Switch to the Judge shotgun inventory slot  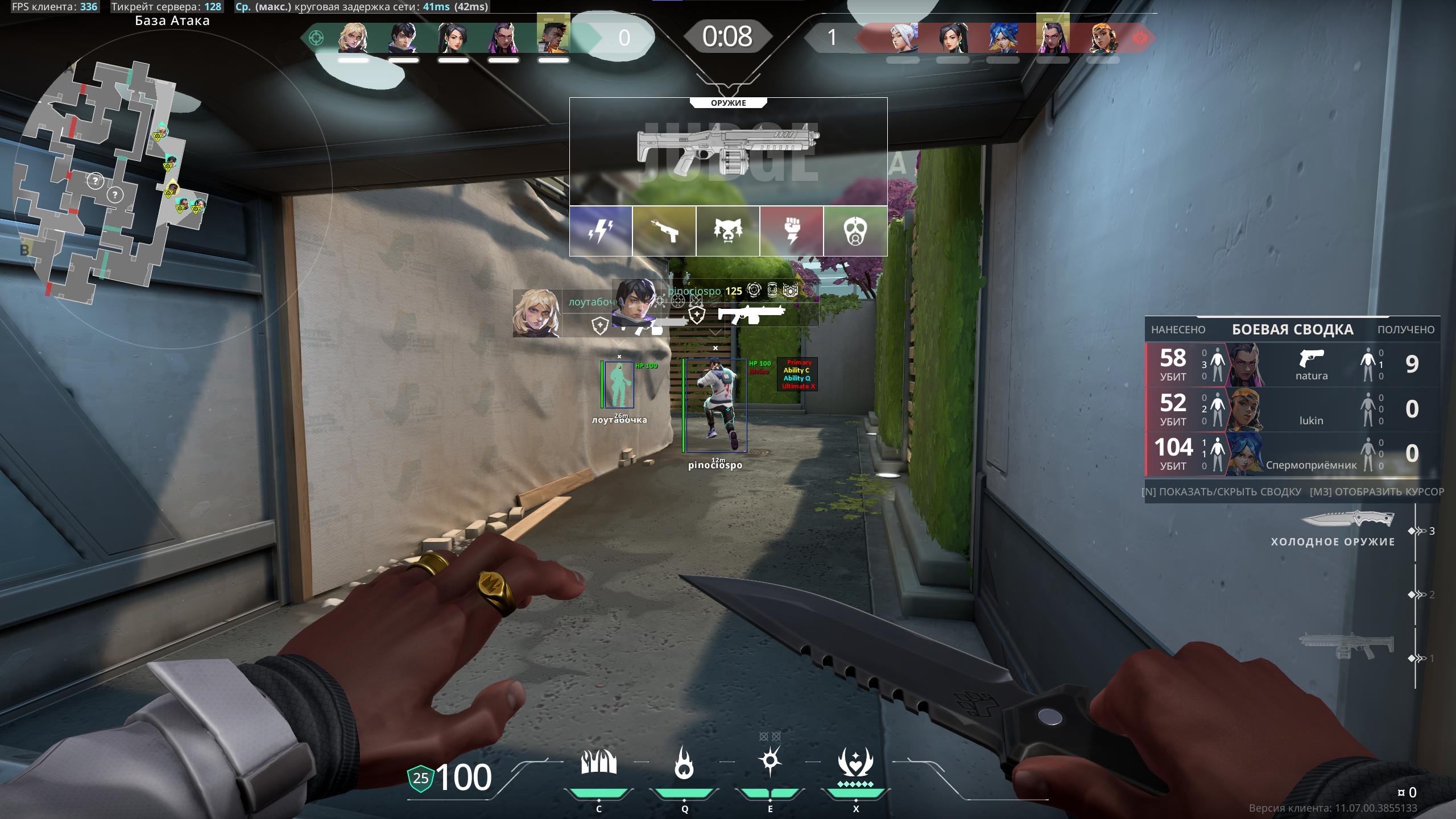pyautogui.click(x=1347, y=646)
